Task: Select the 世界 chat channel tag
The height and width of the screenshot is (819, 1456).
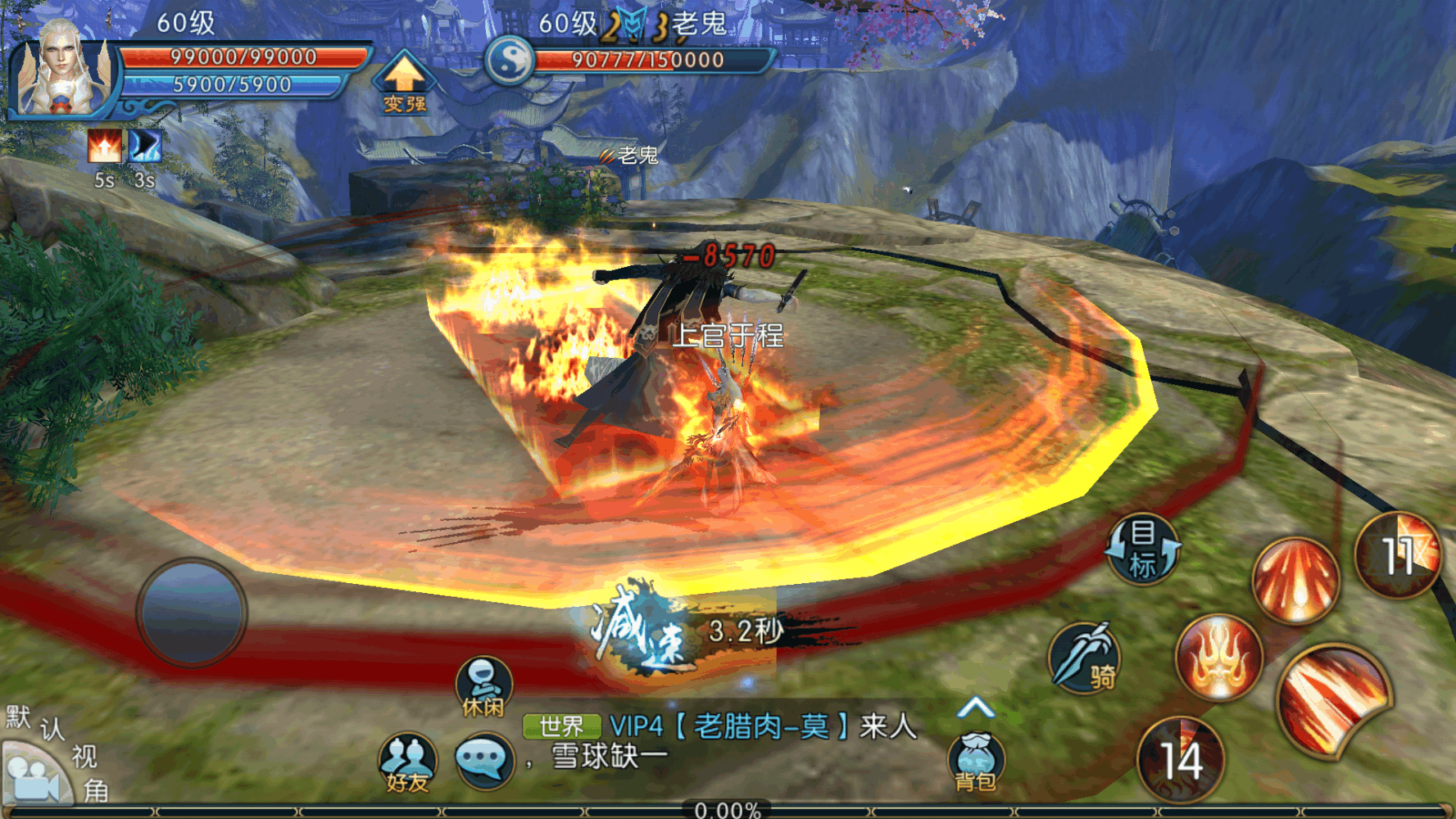Action: (562, 726)
